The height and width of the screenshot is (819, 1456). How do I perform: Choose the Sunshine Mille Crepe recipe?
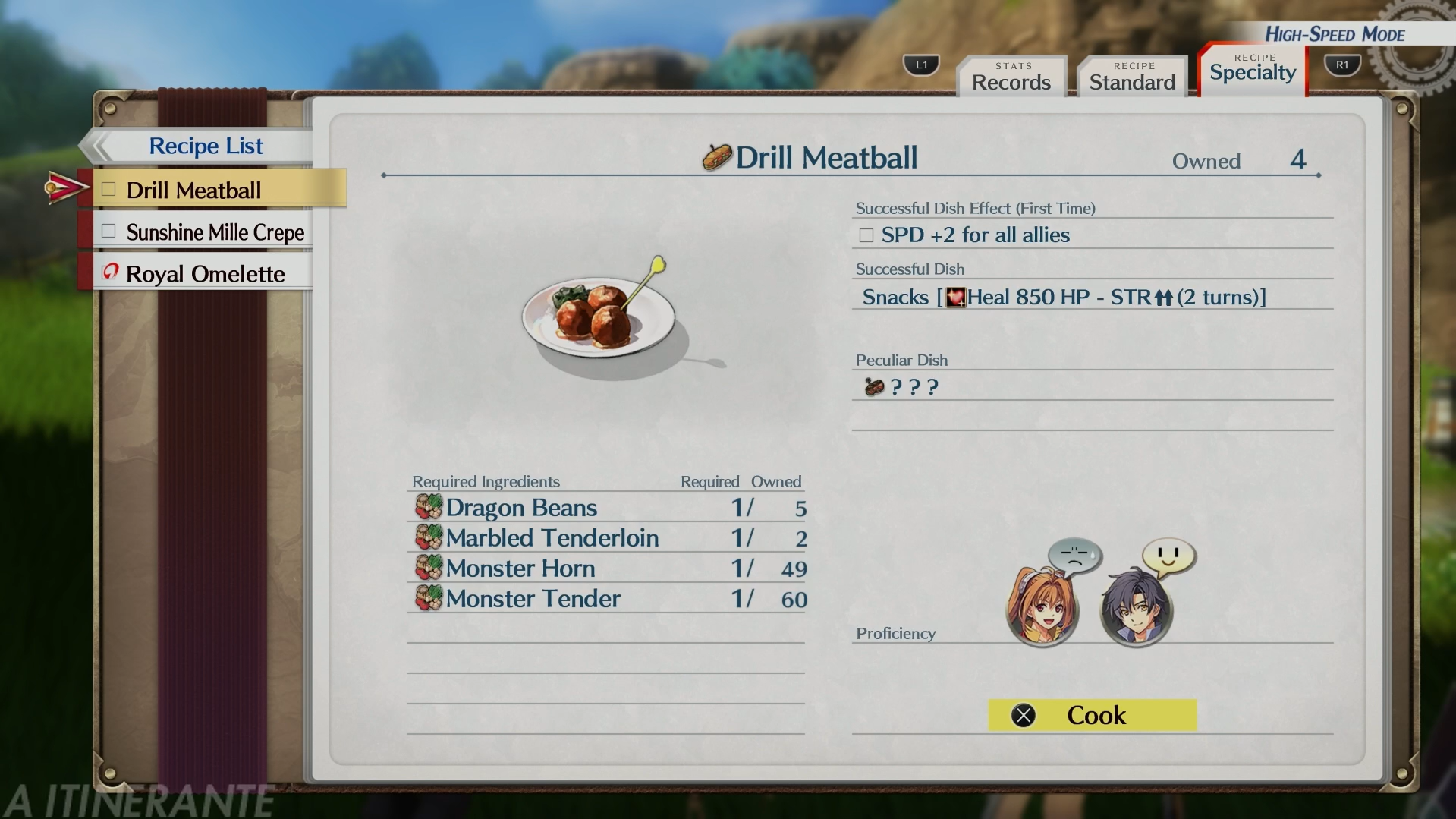tap(215, 232)
